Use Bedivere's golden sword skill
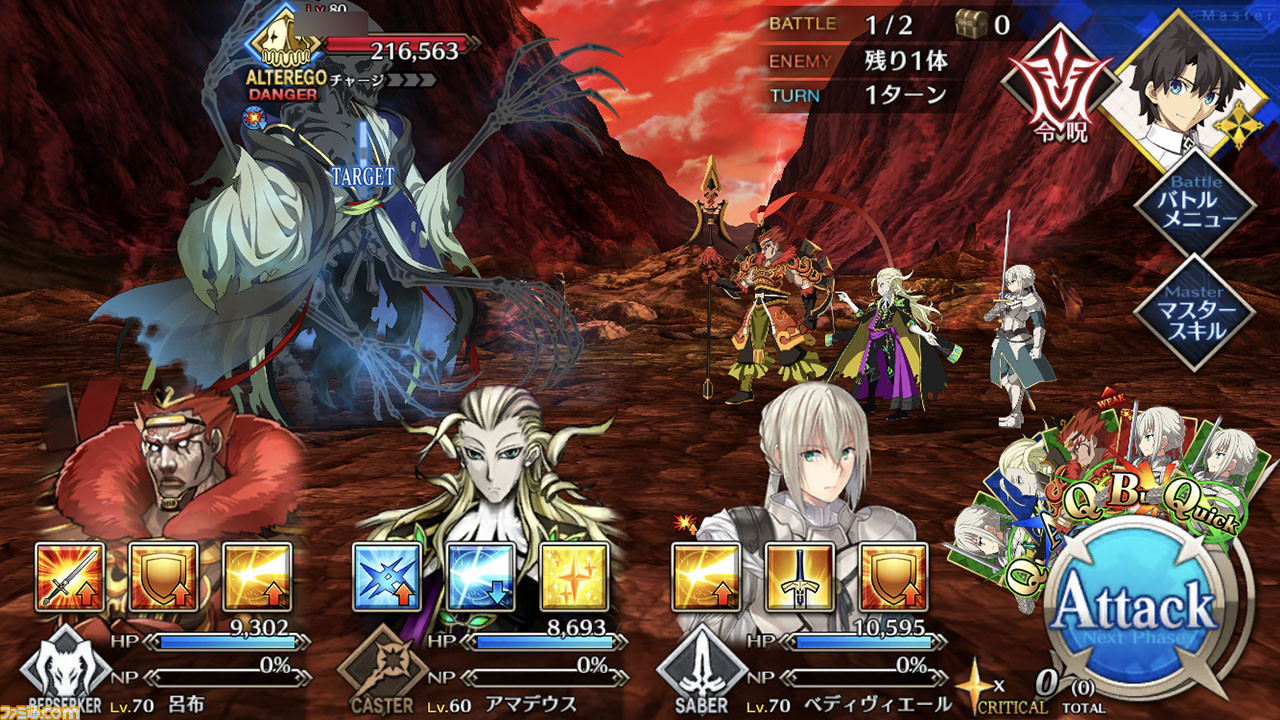The width and height of the screenshot is (1280, 720). (x=800, y=577)
